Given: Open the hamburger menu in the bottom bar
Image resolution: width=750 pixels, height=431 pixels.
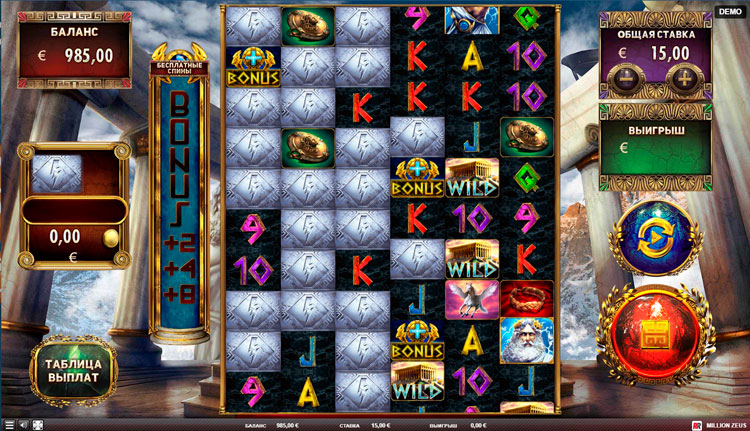Looking at the screenshot, I should coord(8,425).
